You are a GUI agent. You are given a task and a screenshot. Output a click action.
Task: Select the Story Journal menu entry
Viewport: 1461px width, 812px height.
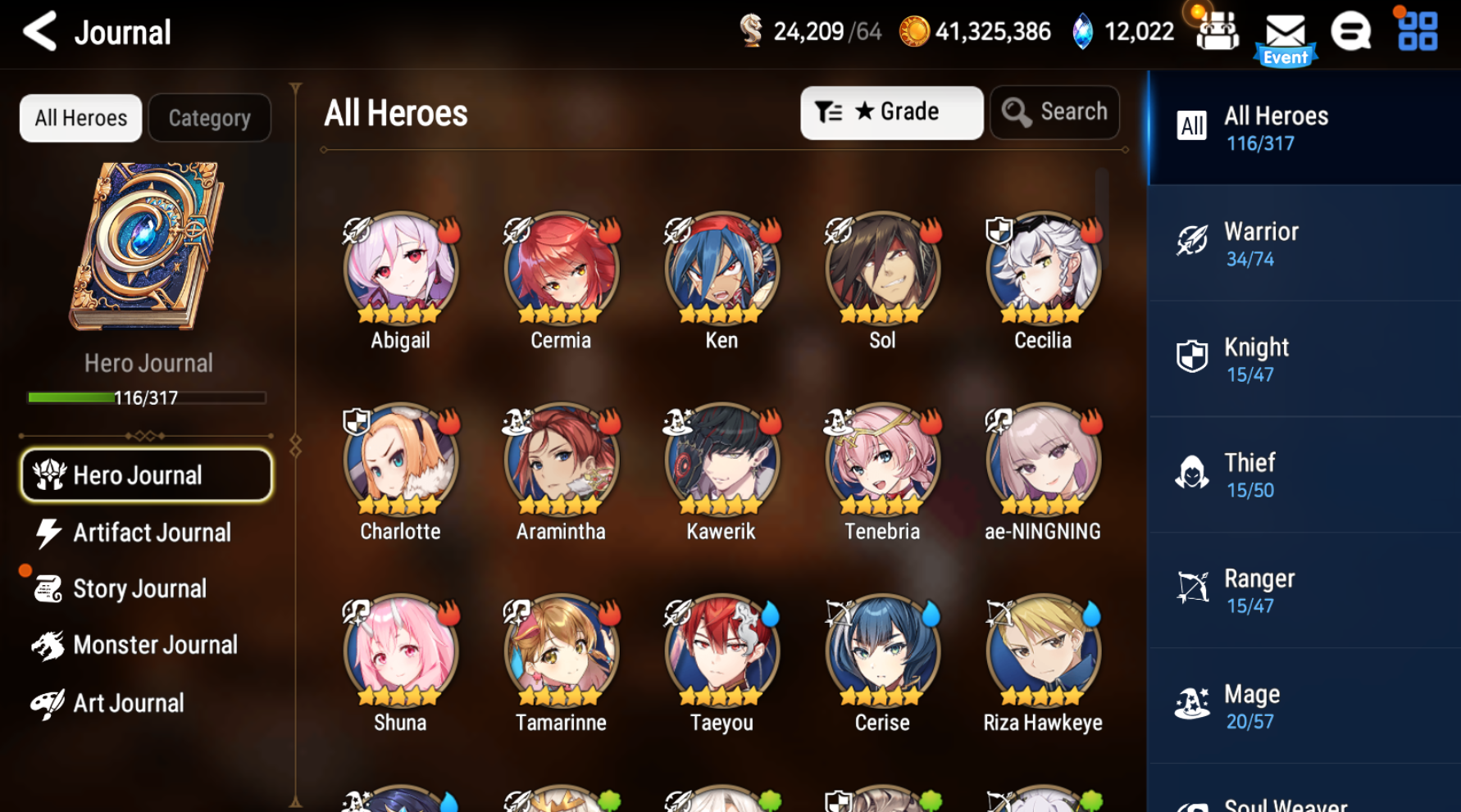pyautogui.click(x=139, y=588)
